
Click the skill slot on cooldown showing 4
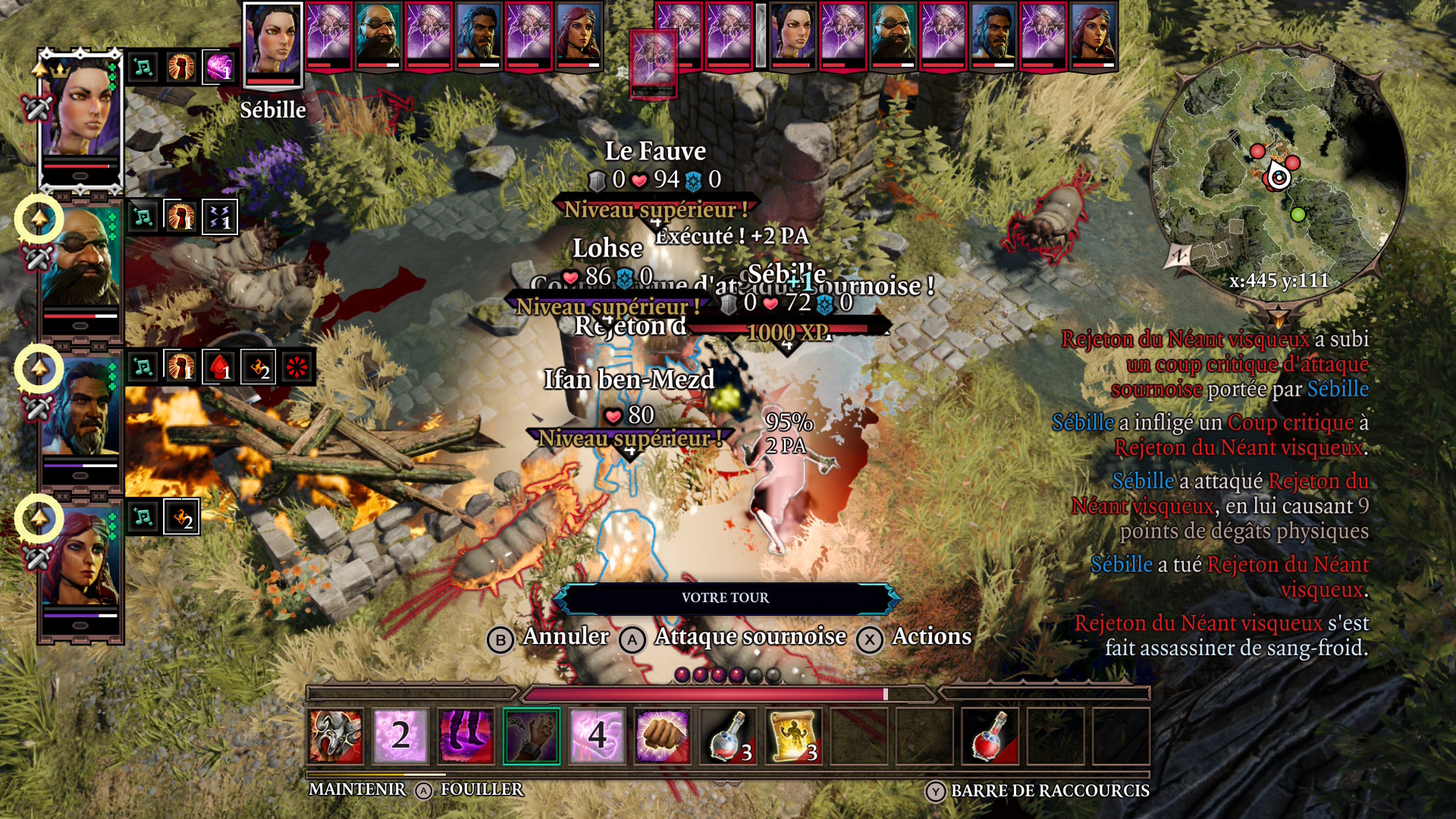point(597,736)
